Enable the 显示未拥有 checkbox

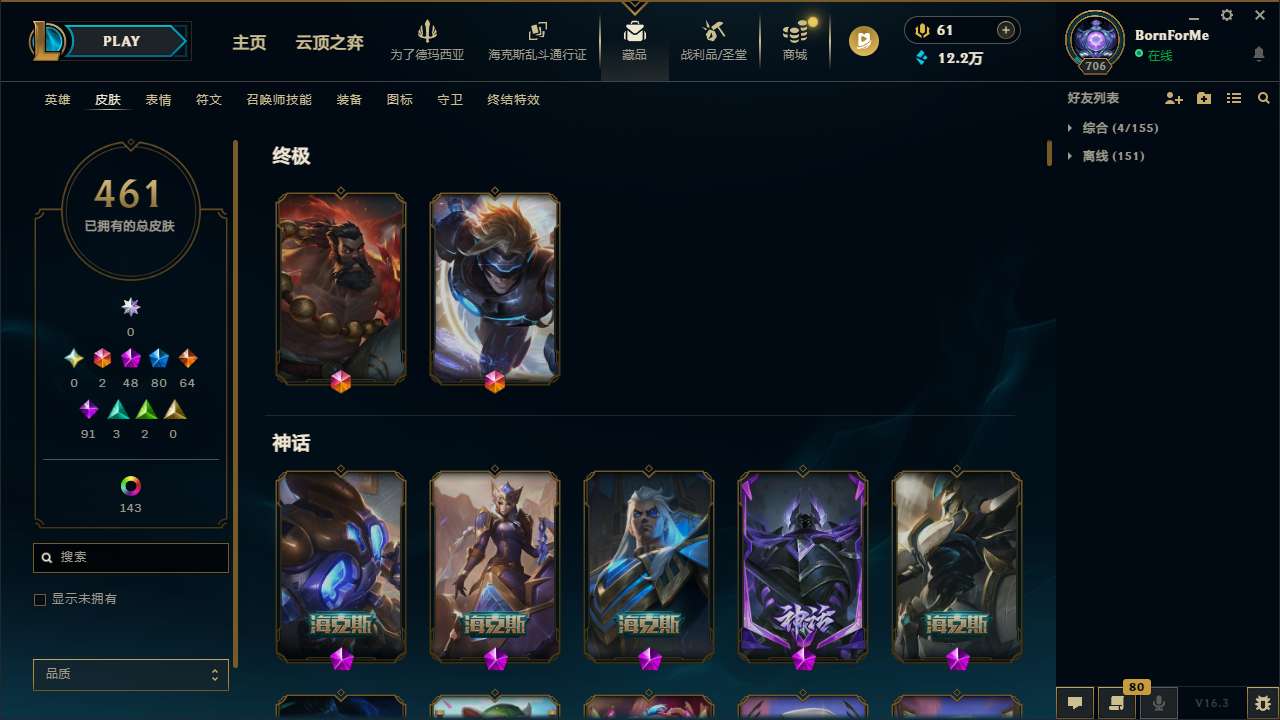[x=40, y=599]
